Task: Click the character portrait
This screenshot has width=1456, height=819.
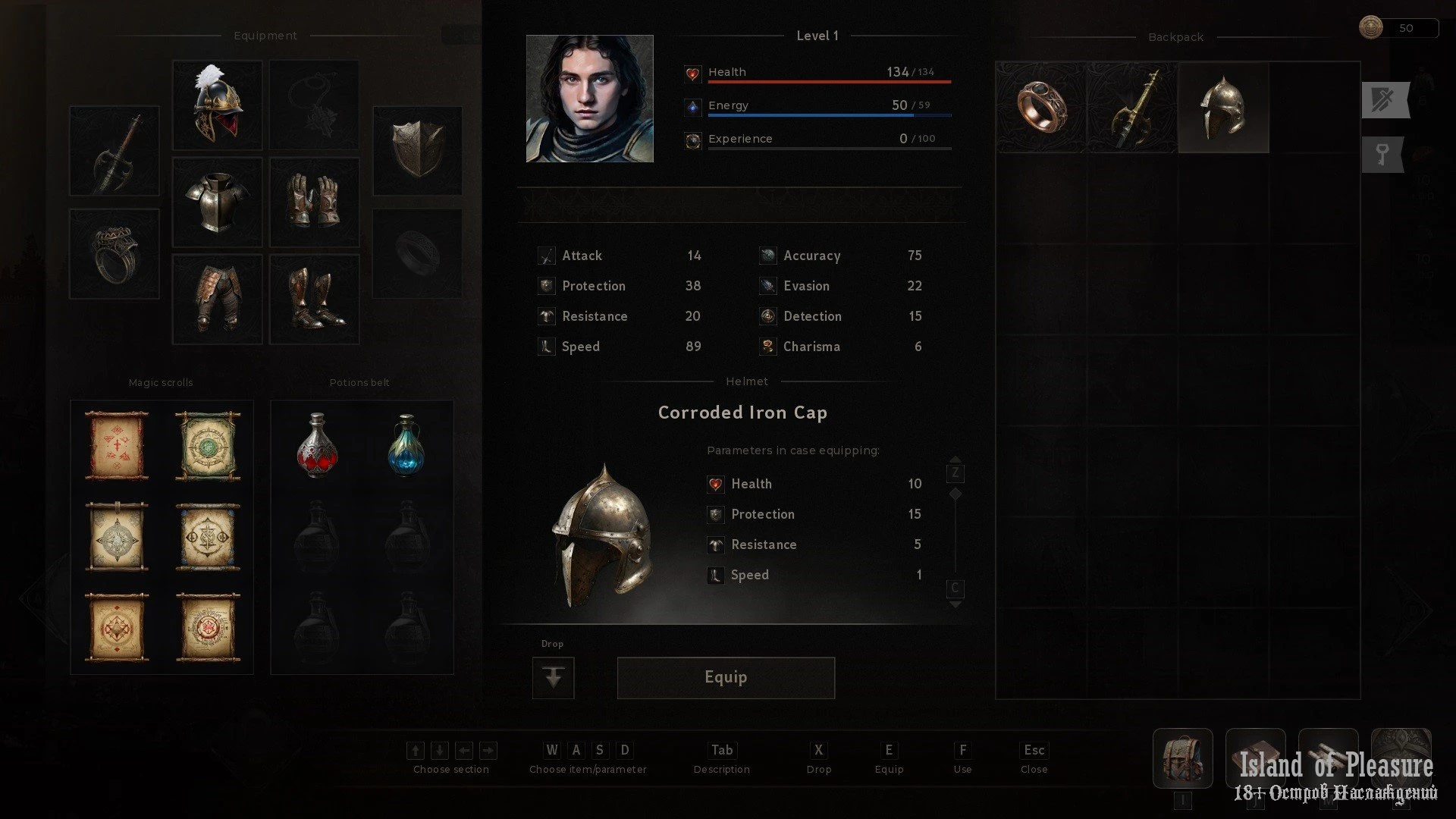Action: 590,99
